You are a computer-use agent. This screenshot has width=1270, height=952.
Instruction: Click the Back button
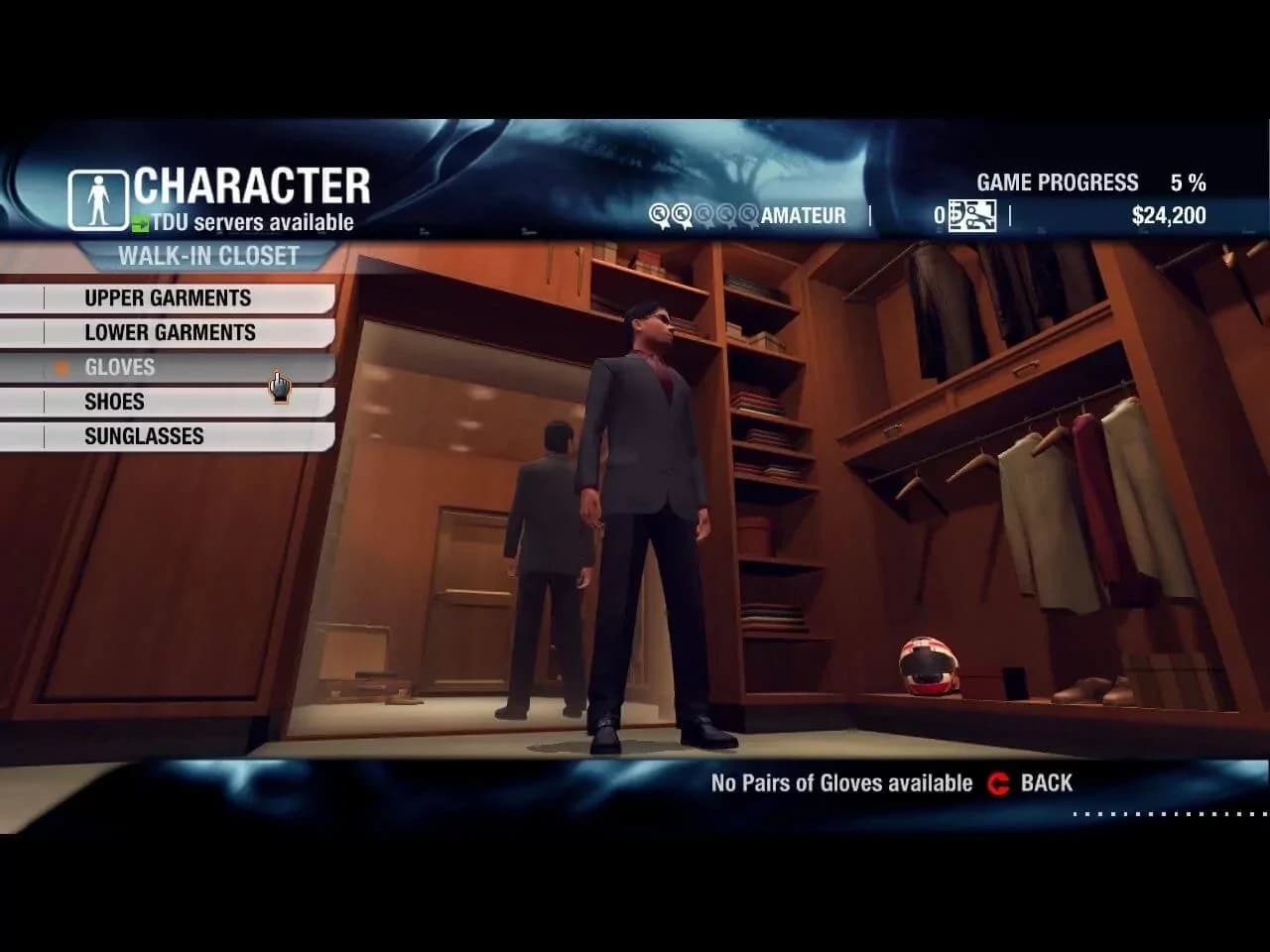(x=1032, y=783)
